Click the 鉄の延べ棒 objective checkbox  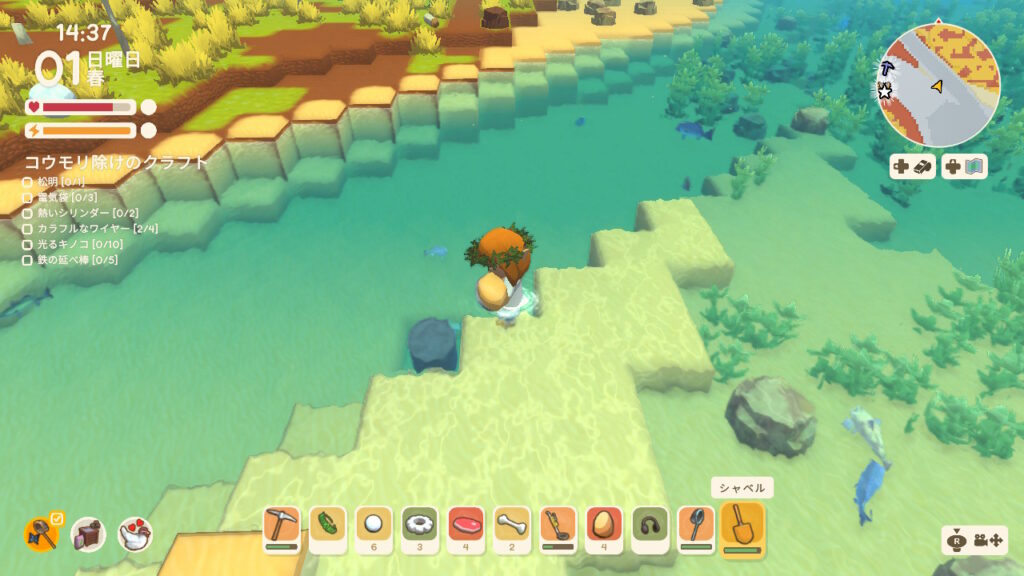[28, 260]
